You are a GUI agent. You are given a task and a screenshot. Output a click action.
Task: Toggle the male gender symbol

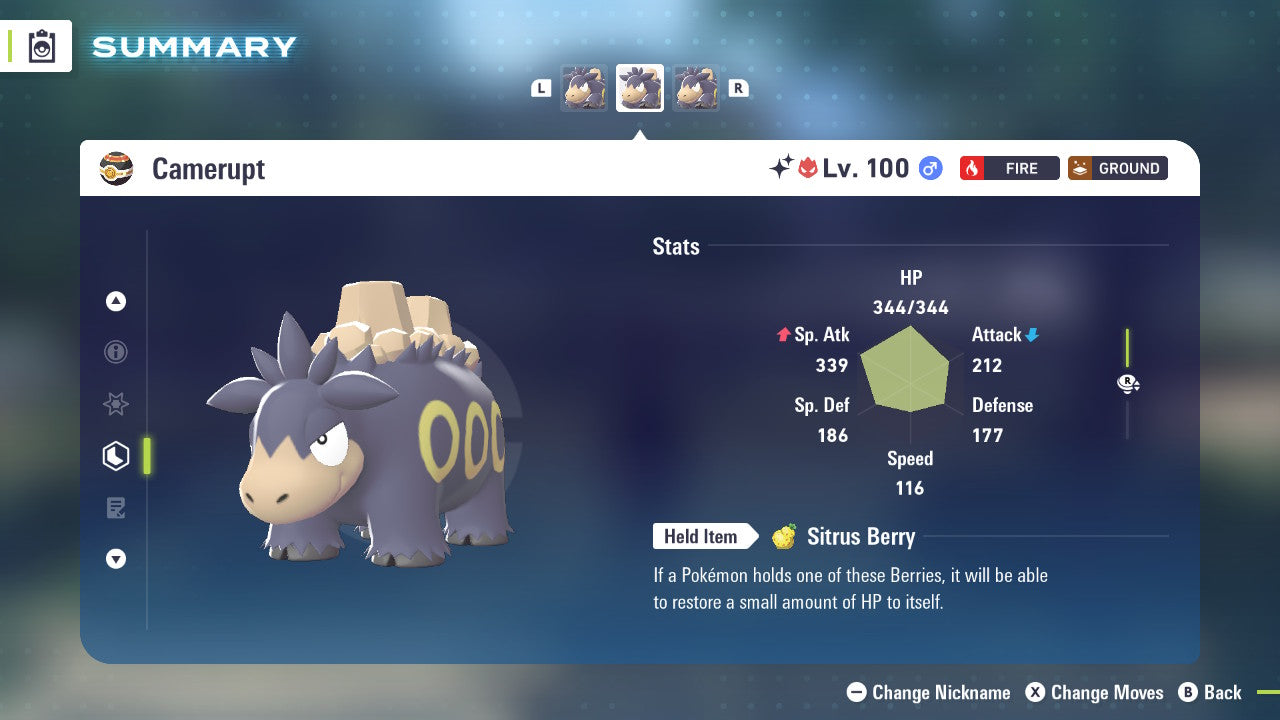pyautogui.click(x=930, y=168)
